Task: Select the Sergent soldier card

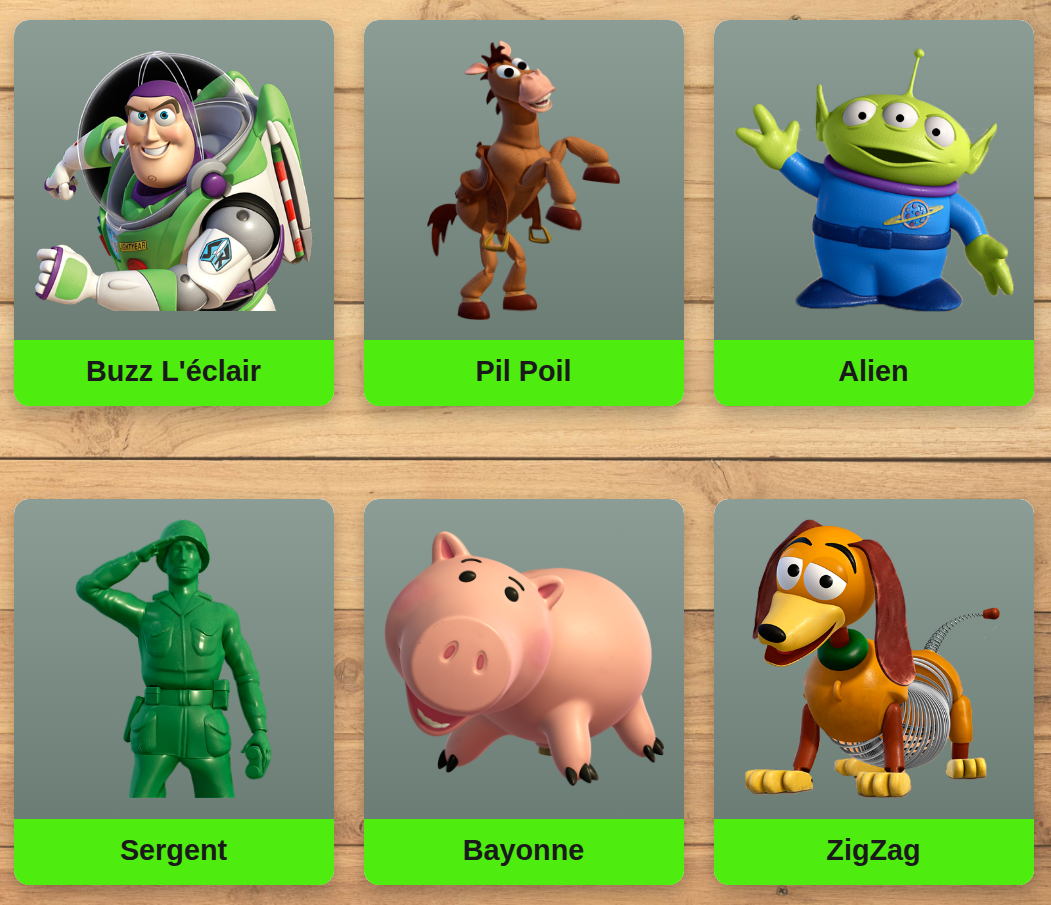Action: 173,691
